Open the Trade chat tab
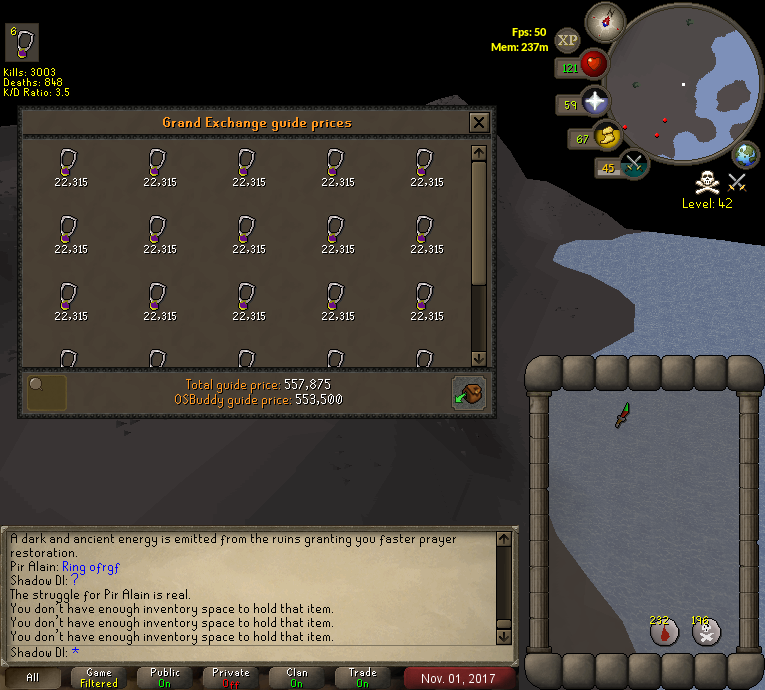 click(x=363, y=677)
